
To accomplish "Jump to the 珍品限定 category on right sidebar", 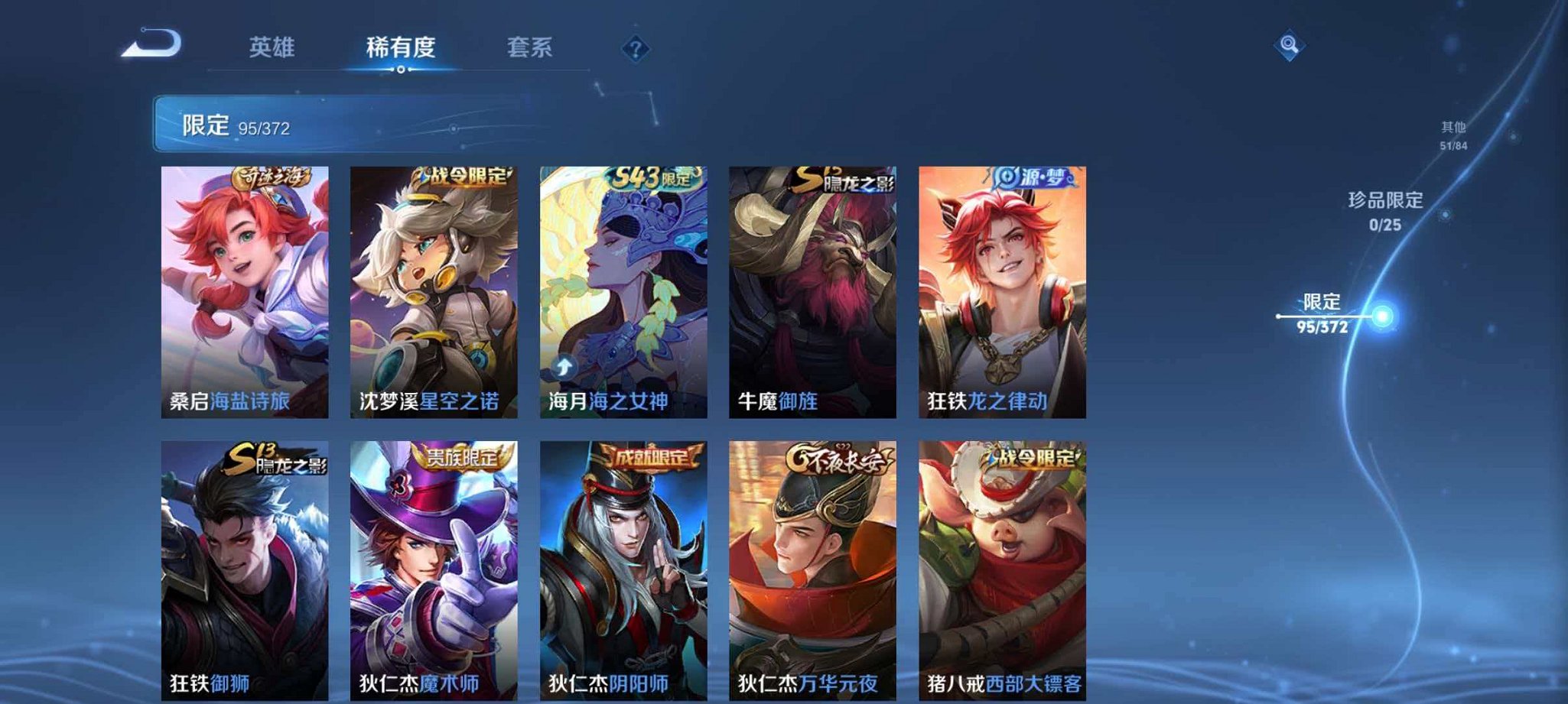I will [x=1386, y=212].
